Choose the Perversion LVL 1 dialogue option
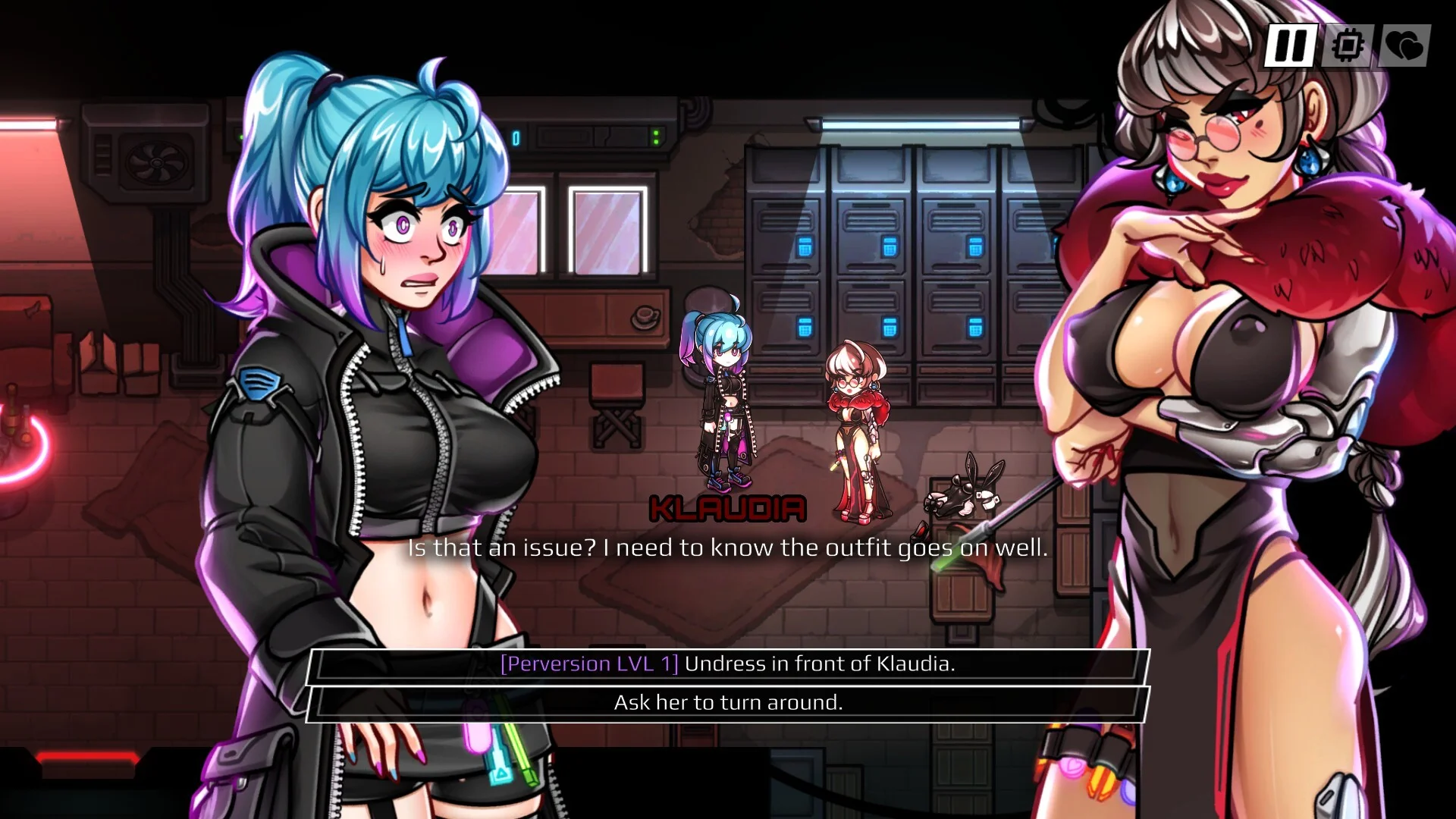 [x=728, y=664]
